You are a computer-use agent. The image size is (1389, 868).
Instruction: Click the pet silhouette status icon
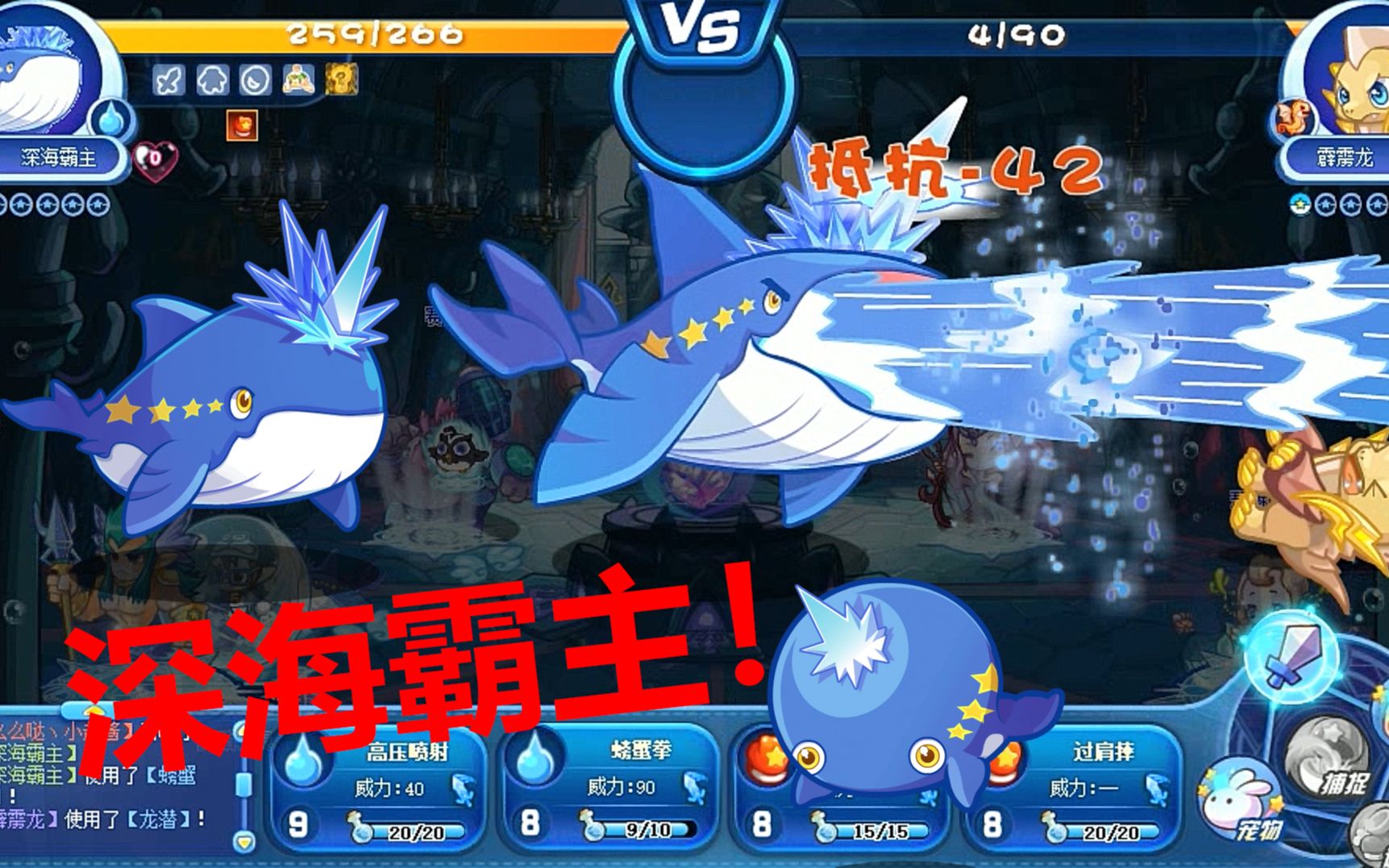212,80
